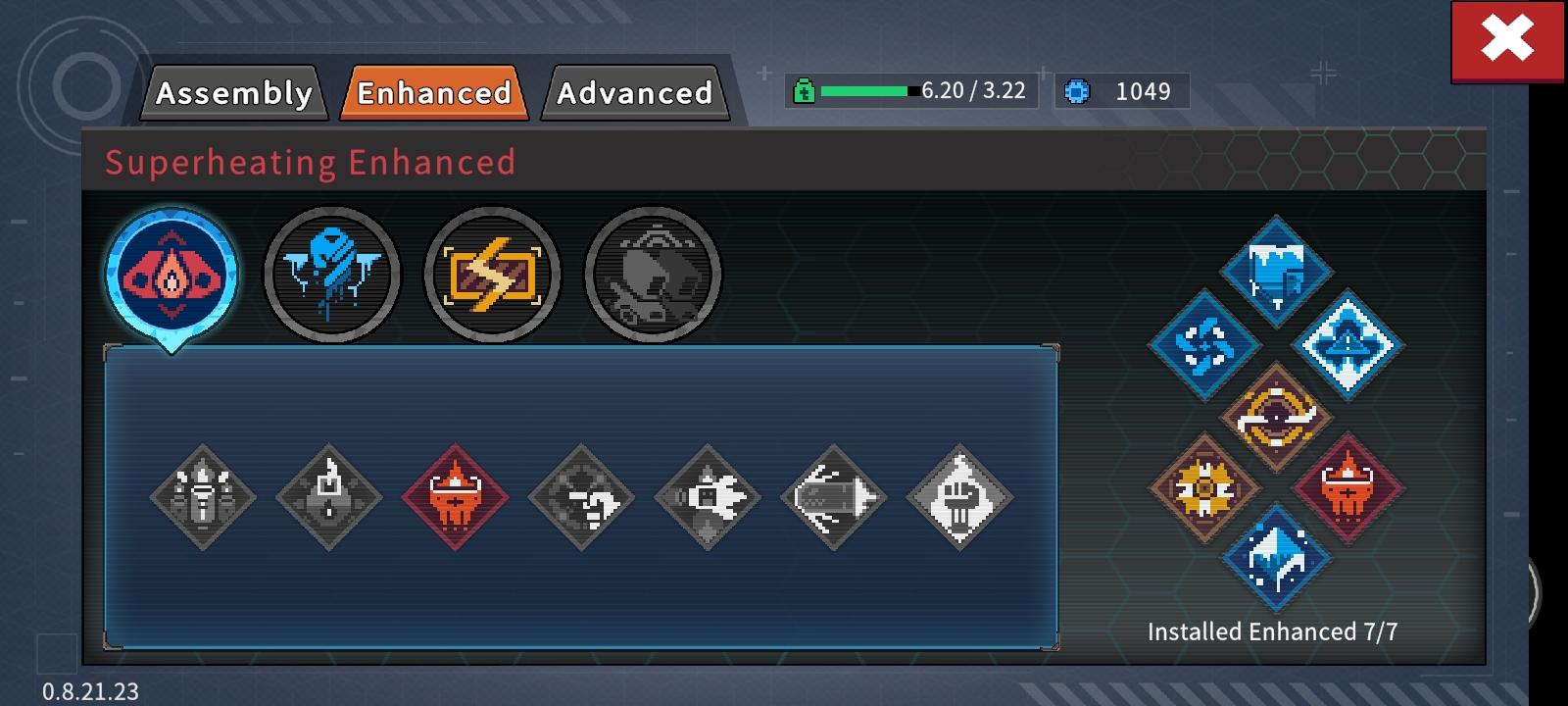
Task: Close the enhancement screen
Action: click(1506, 41)
